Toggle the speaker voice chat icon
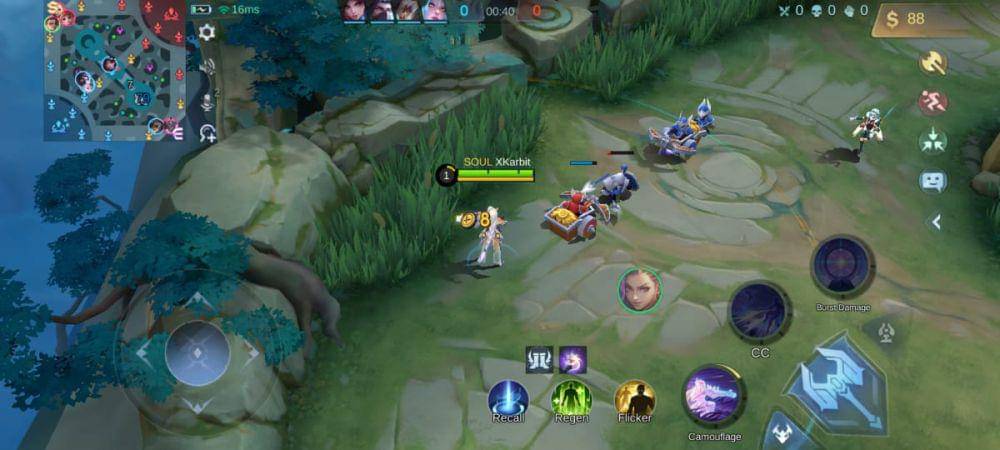The width and height of the screenshot is (1000, 450). pos(208,67)
